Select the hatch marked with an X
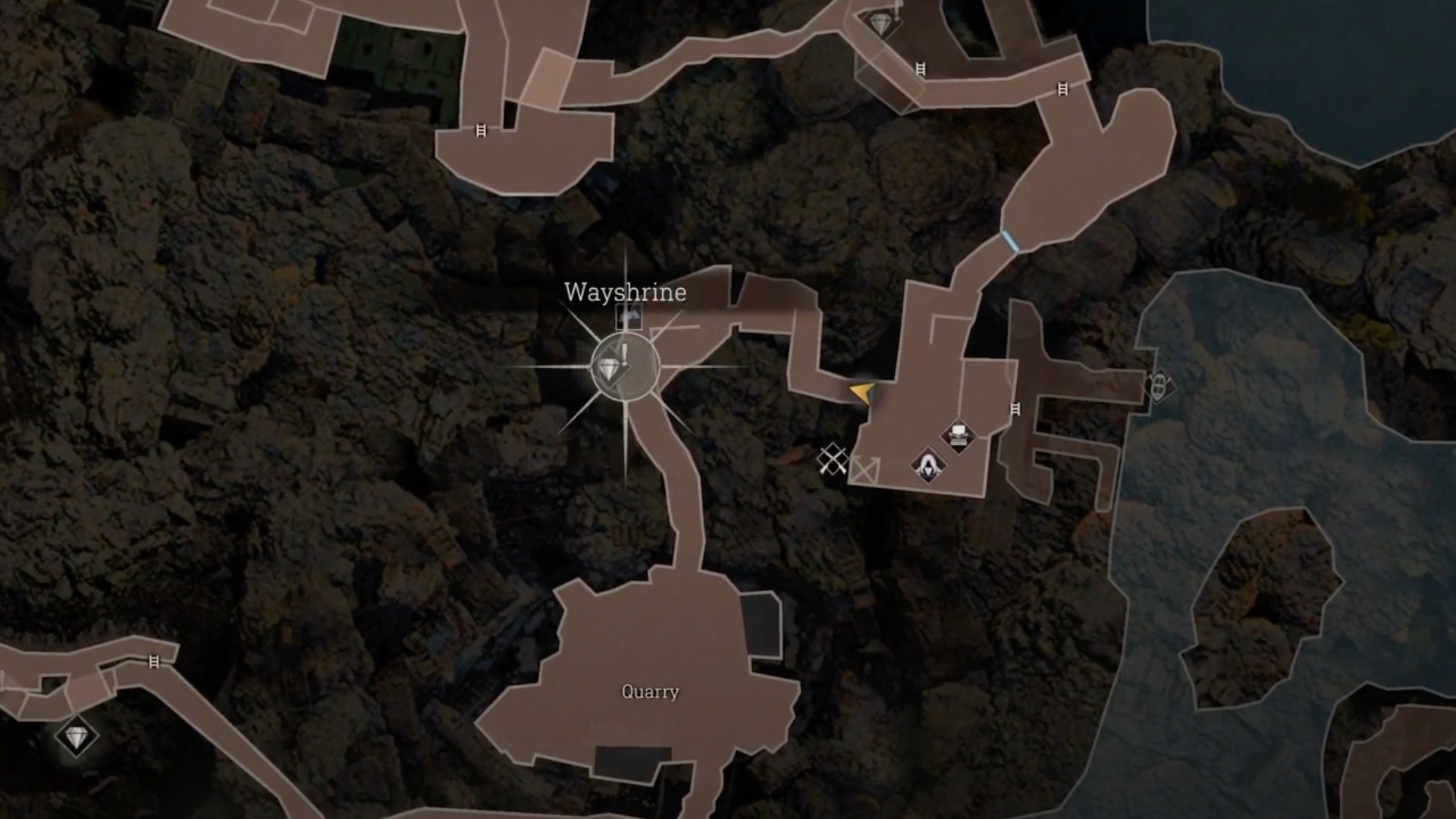1456x819 pixels. tap(865, 469)
